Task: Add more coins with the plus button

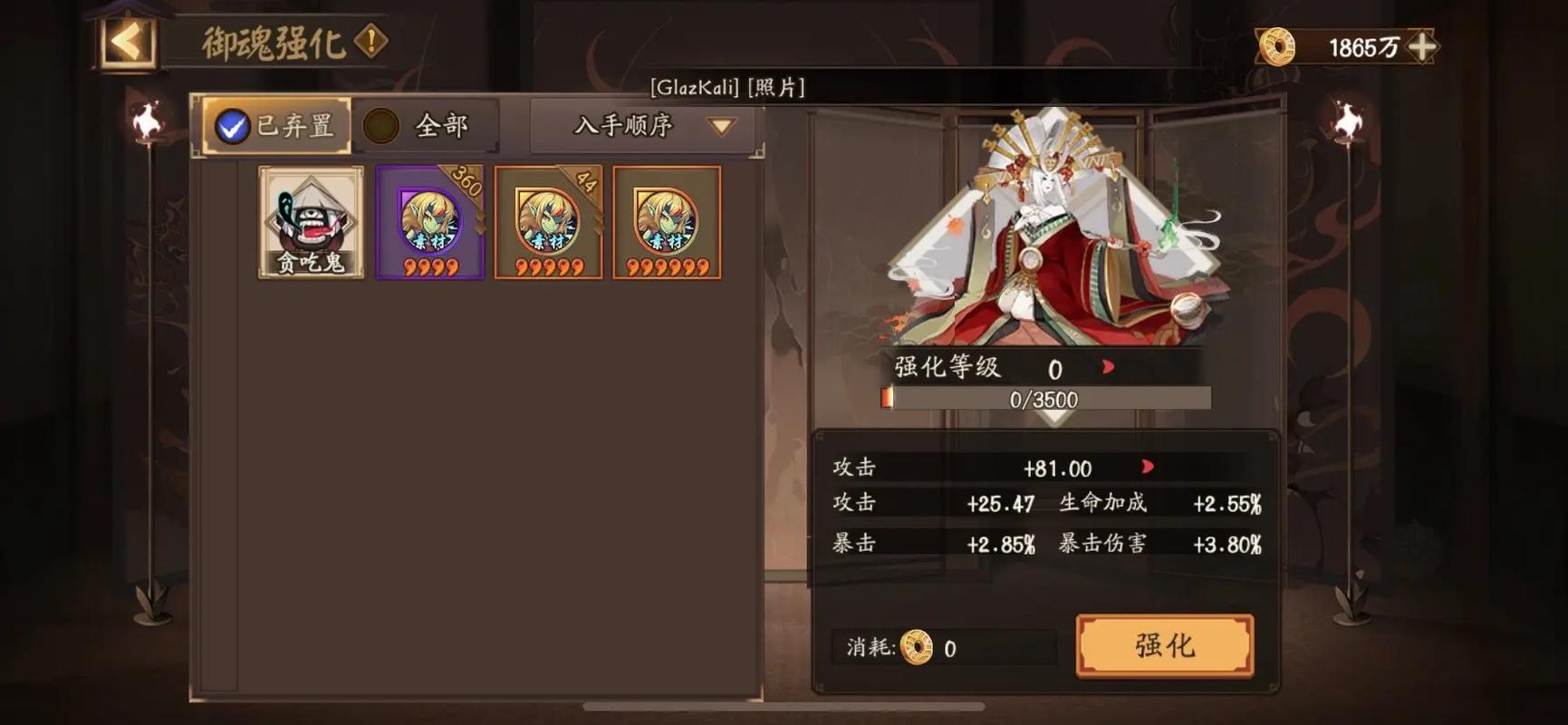Action: (x=1422, y=46)
